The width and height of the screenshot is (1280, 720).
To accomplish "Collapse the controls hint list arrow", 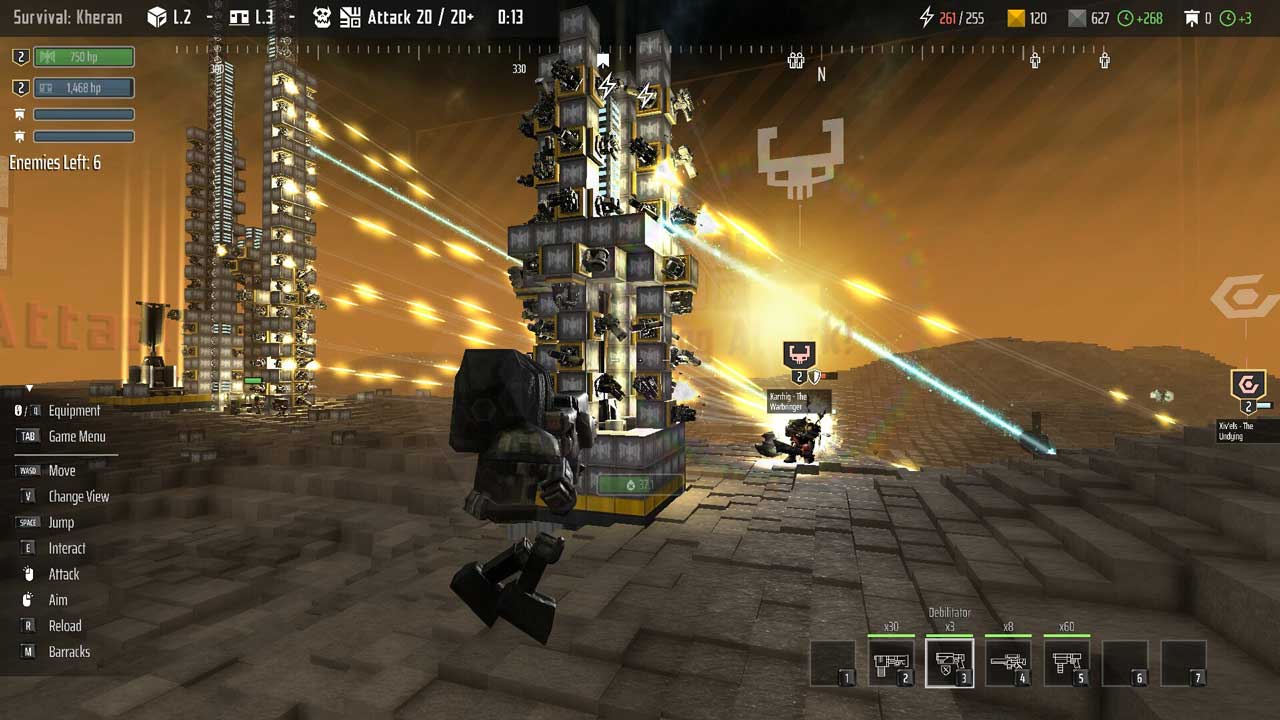I will (29, 388).
